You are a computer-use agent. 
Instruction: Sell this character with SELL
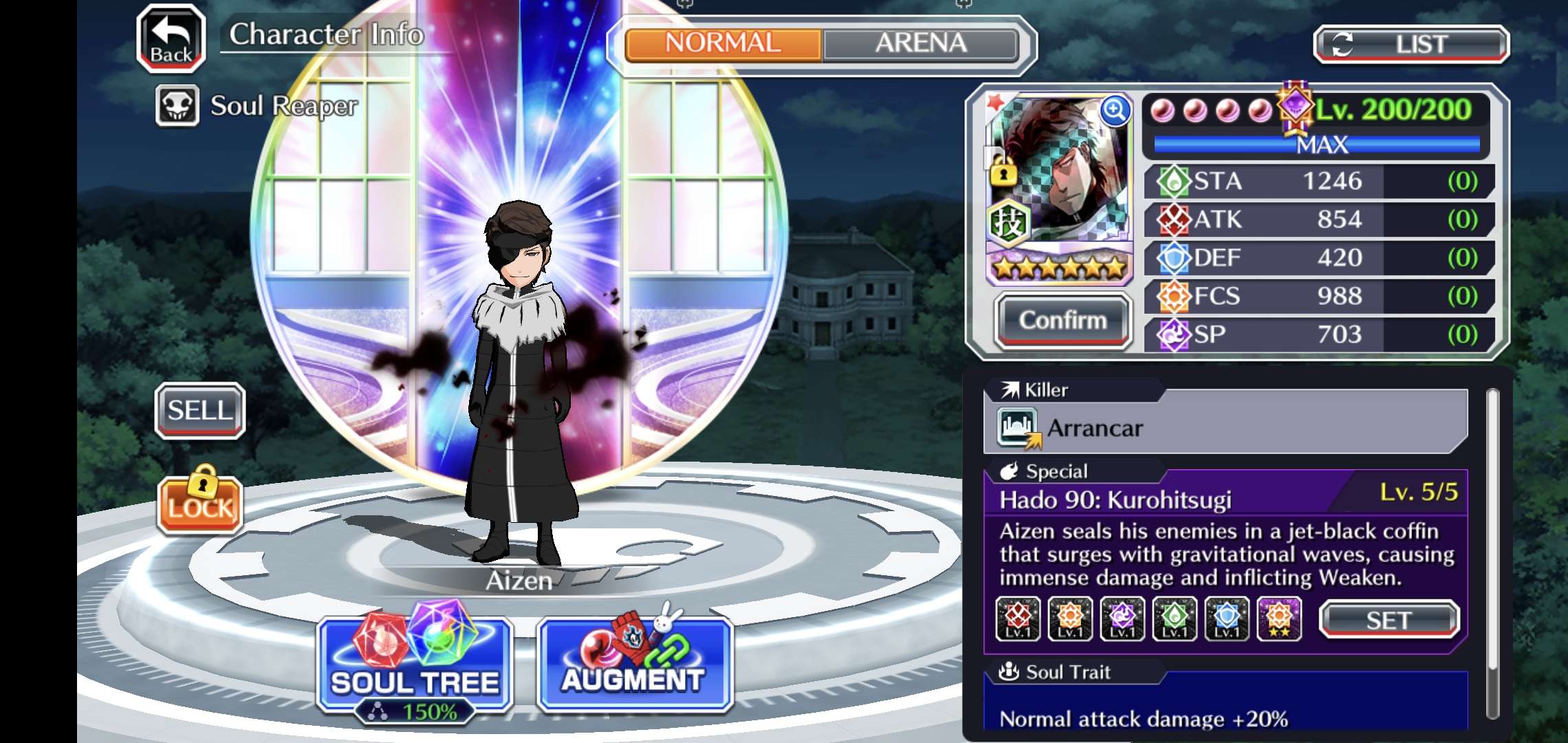(200, 411)
